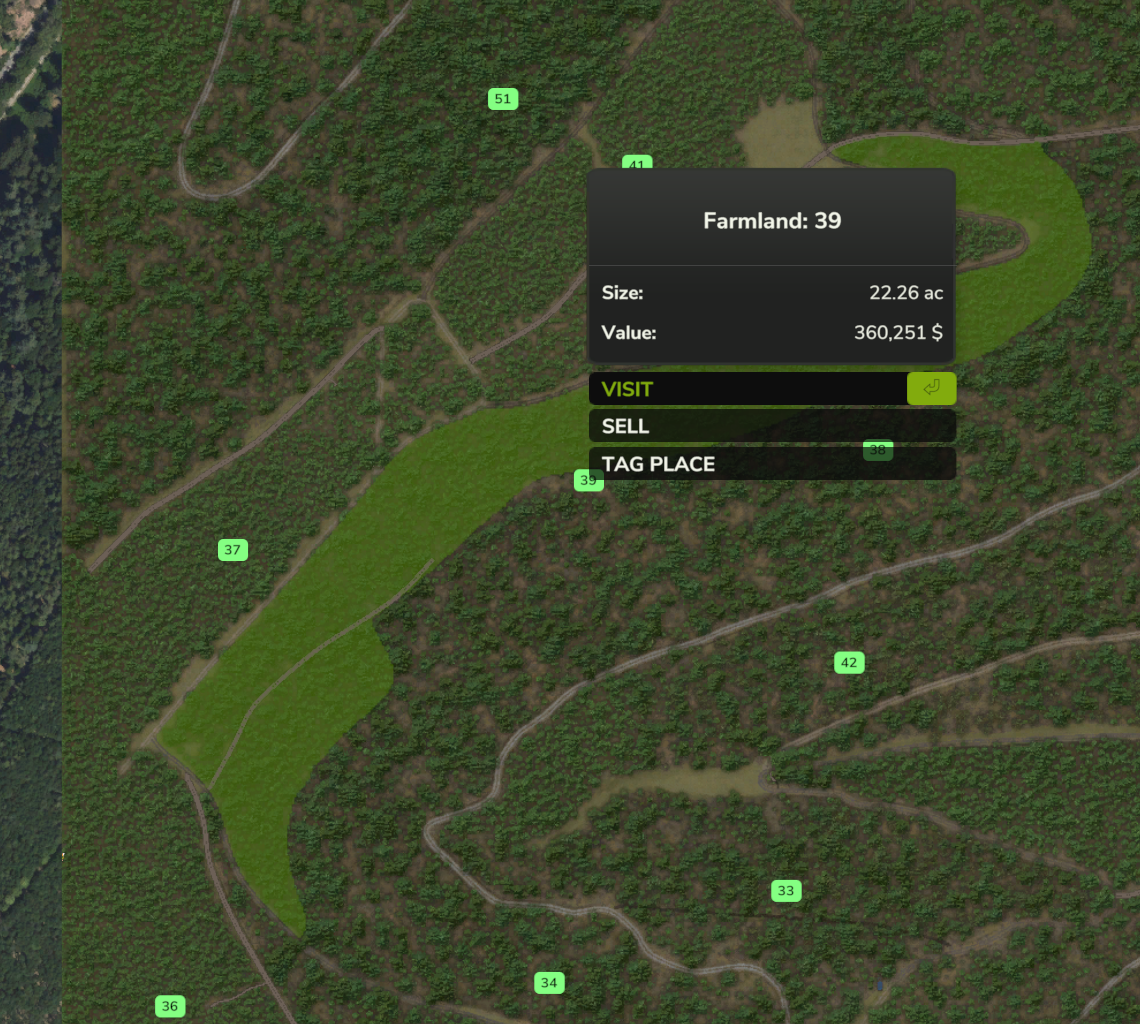Choose TAG PLACE from the farmland menu
The height and width of the screenshot is (1024, 1140).
tap(771, 464)
